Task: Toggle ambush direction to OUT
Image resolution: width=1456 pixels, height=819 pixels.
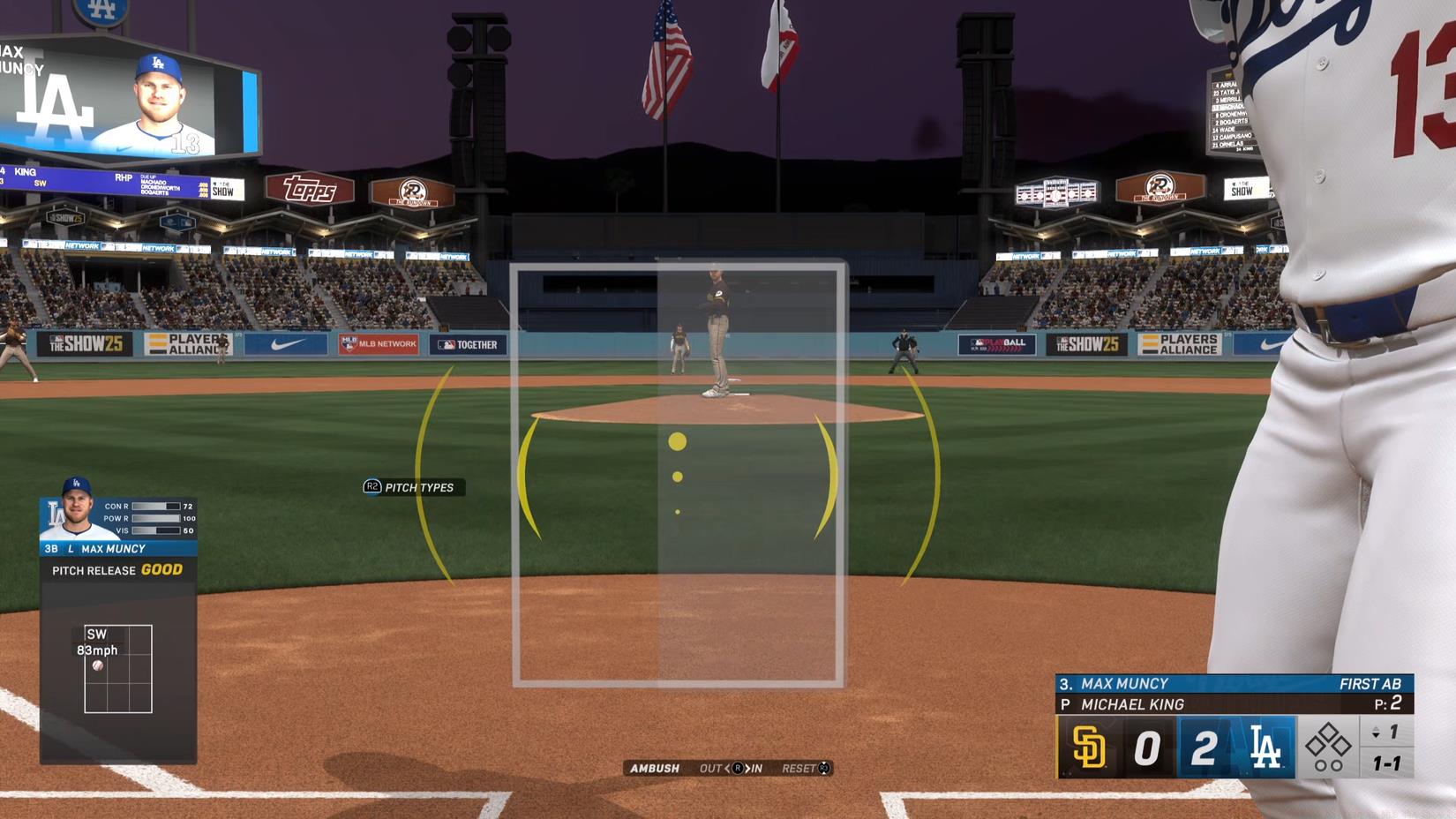Action: pyautogui.click(x=712, y=768)
